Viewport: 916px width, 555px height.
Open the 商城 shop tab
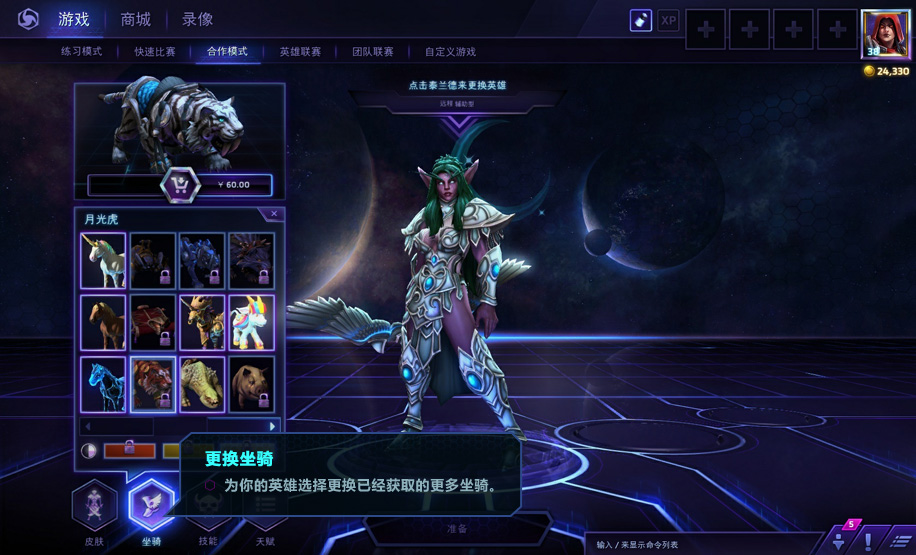[x=136, y=19]
